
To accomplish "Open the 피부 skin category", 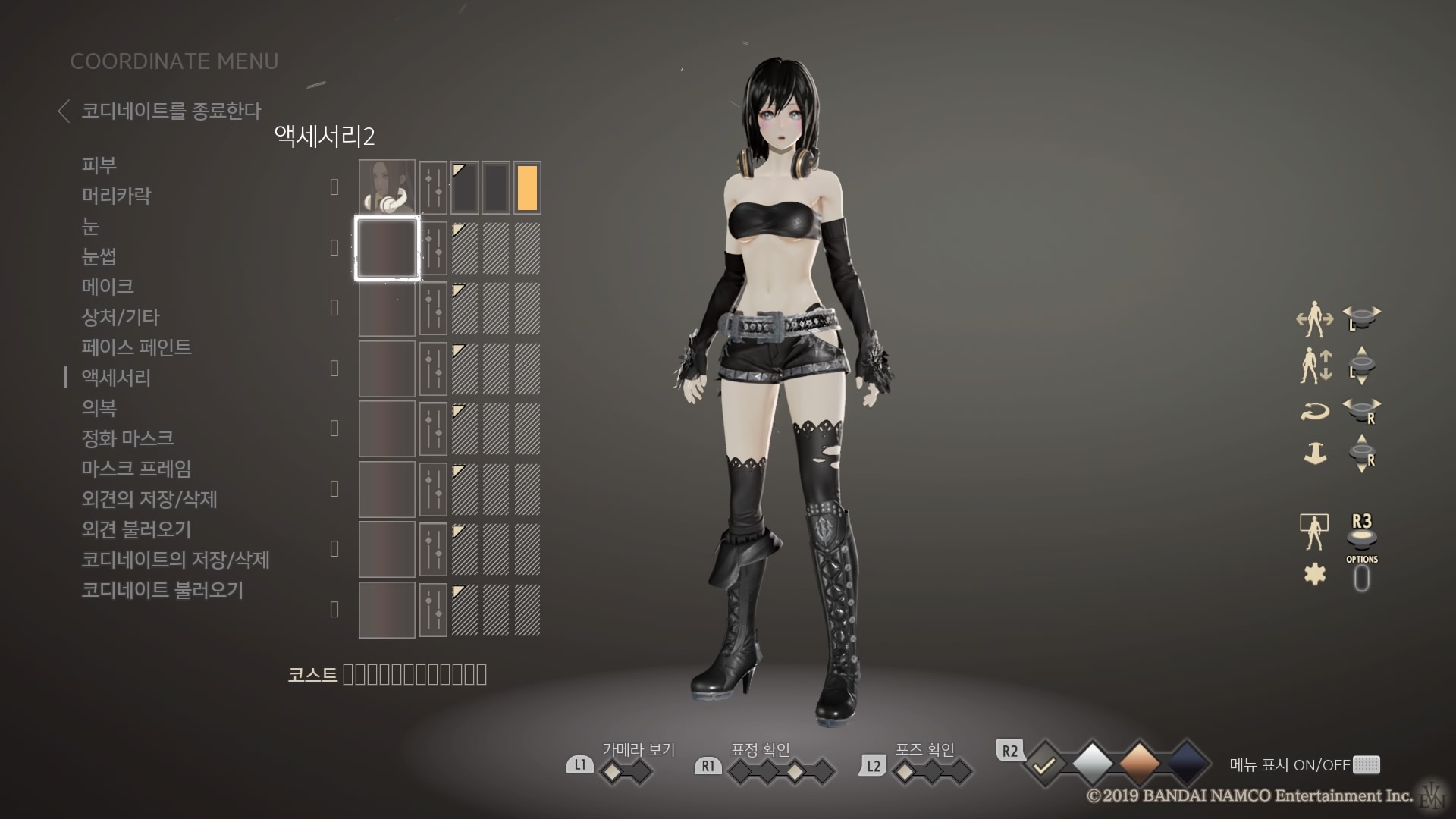I will click(99, 165).
